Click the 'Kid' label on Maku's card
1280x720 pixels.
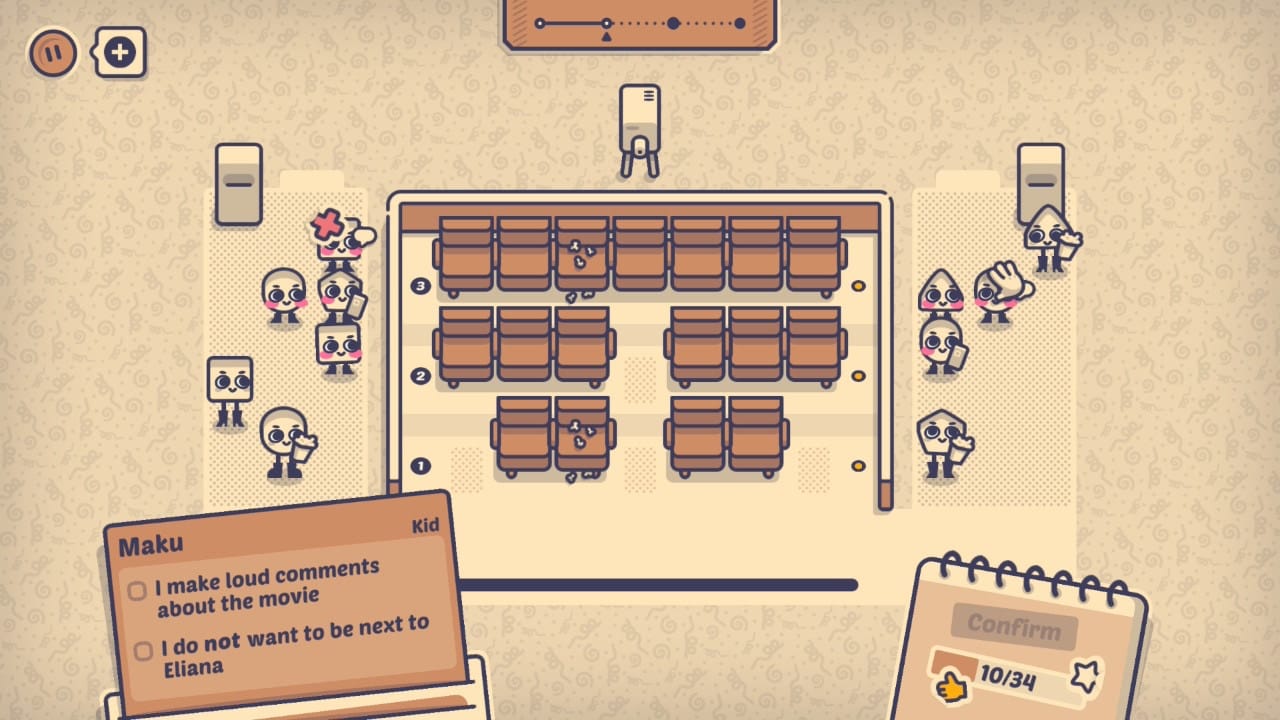coord(423,527)
